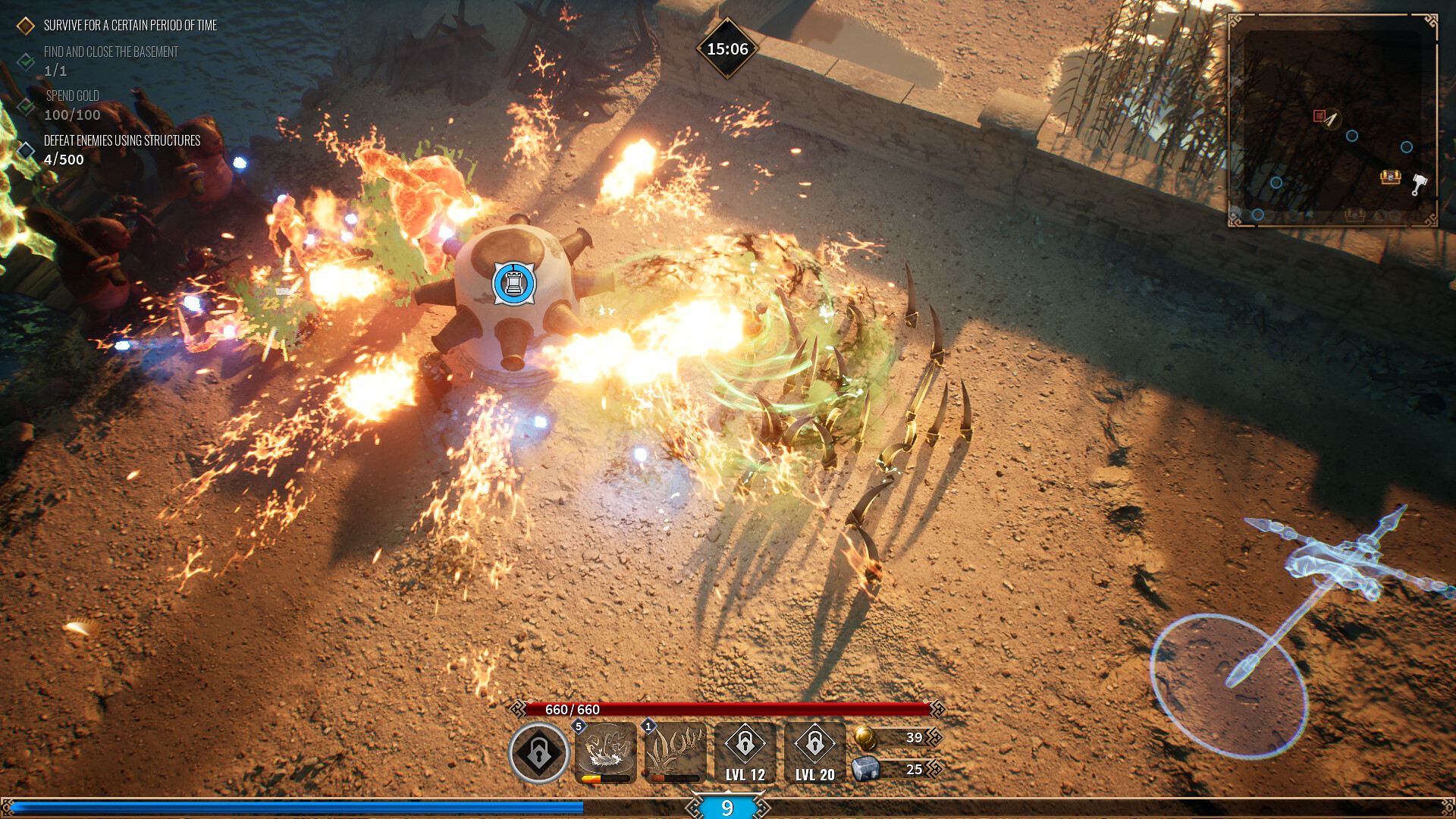Select the treasure chest marker on minimap
The image size is (1456, 819).
point(1390,177)
